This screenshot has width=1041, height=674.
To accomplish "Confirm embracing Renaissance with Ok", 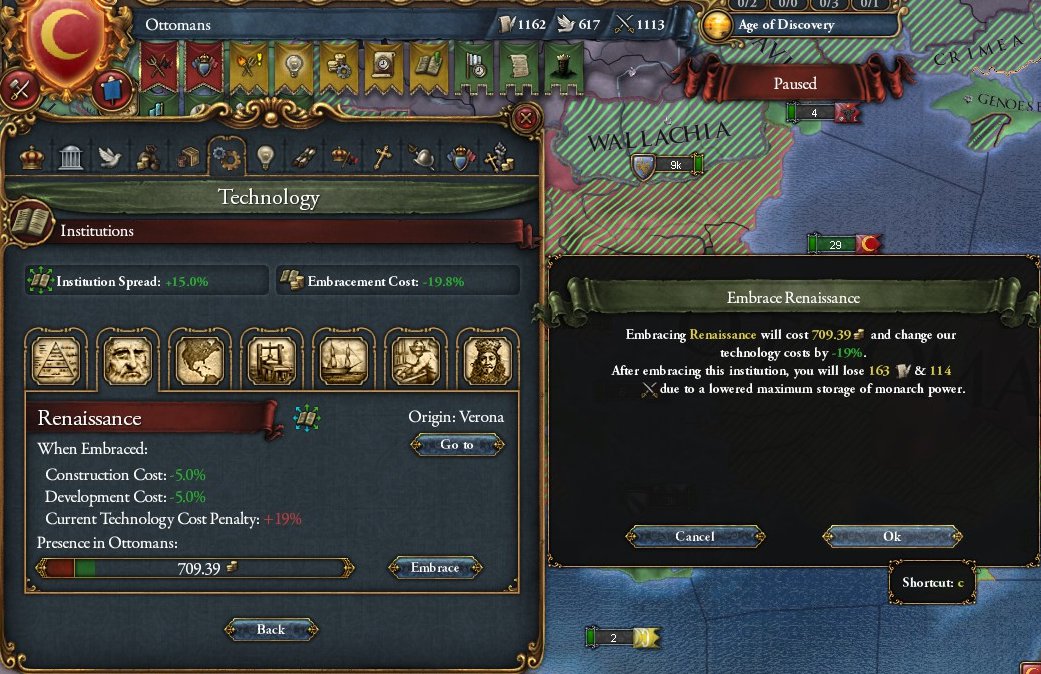I will (x=892, y=537).
